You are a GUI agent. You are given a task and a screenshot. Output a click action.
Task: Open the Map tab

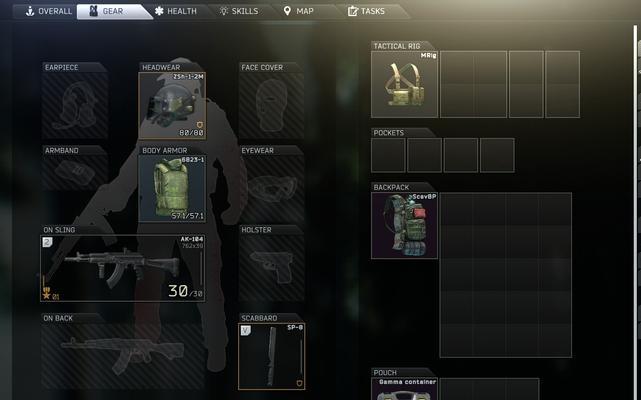[x=300, y=11]
